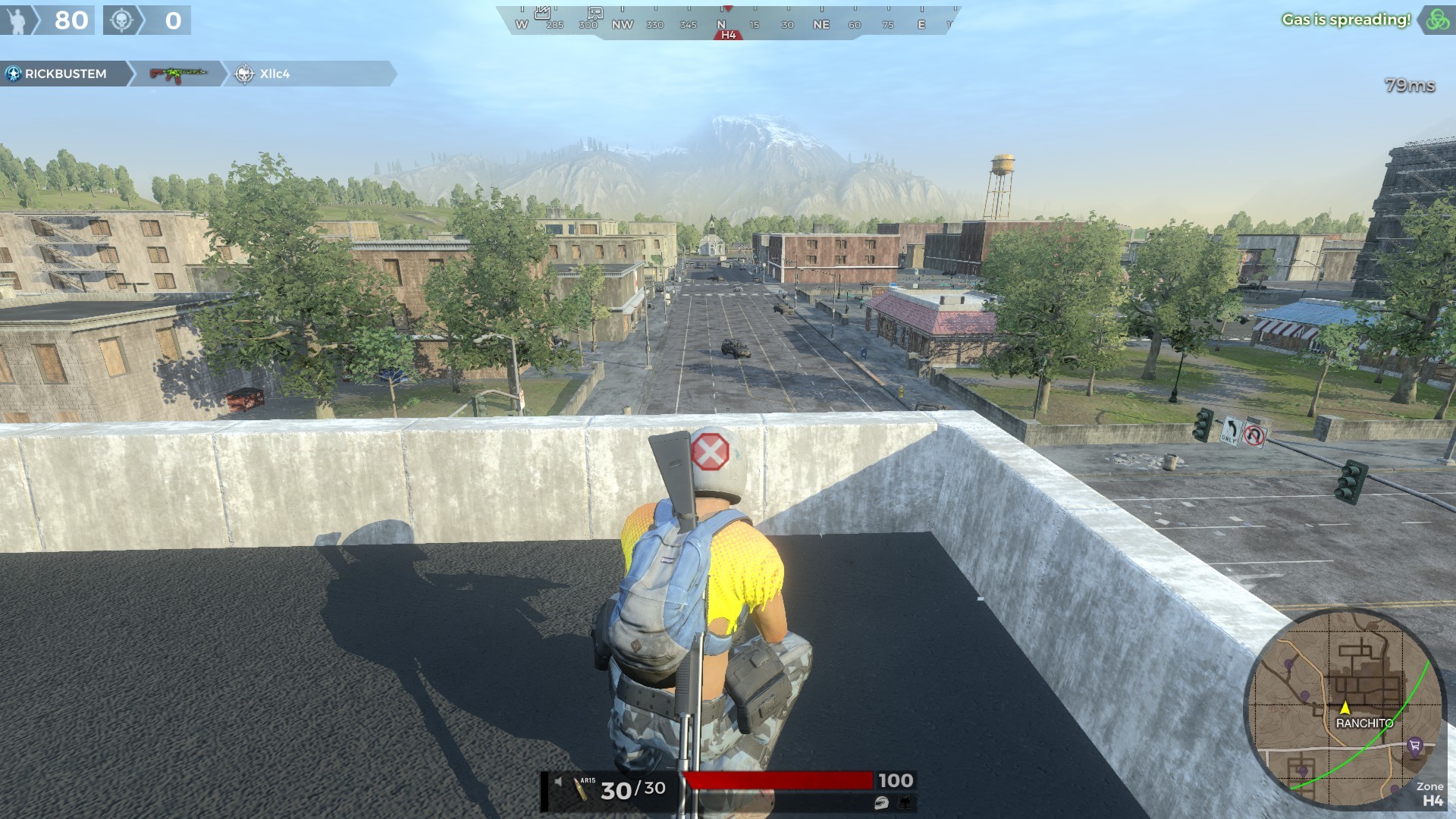
Task: Click the red restricted placement marker
Action: 711,450
